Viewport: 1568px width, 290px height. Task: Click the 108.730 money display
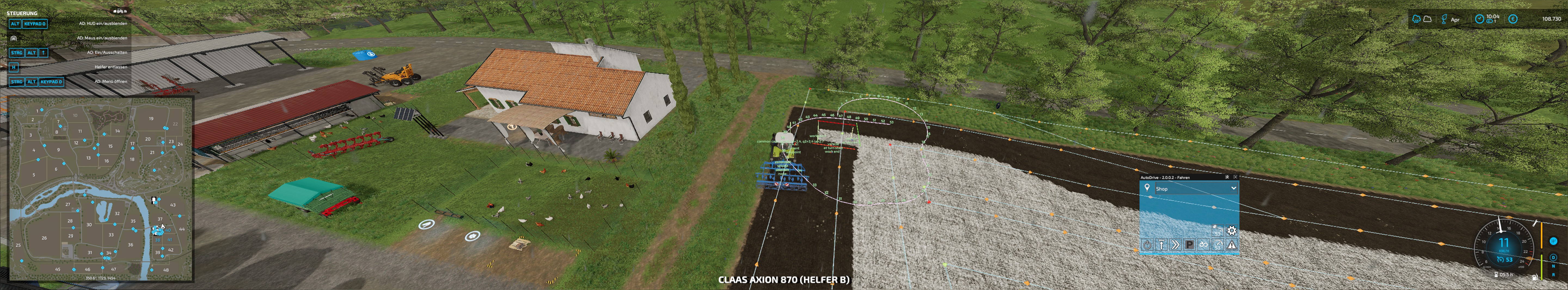[1552, 19]
